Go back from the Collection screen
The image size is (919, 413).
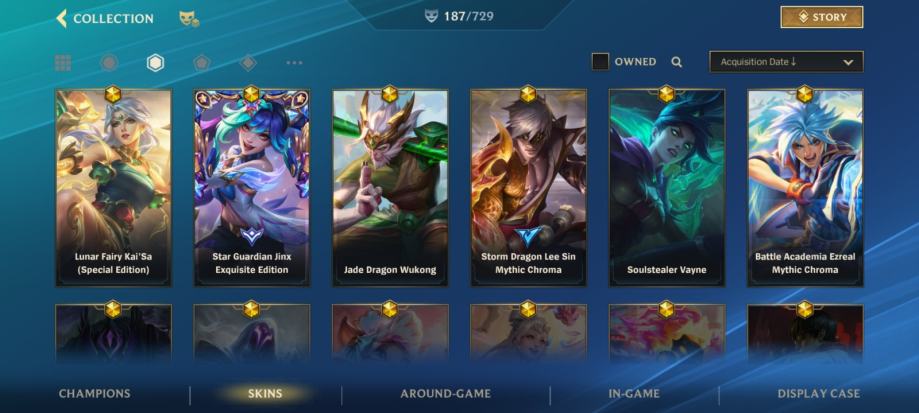tap(62, 18)
